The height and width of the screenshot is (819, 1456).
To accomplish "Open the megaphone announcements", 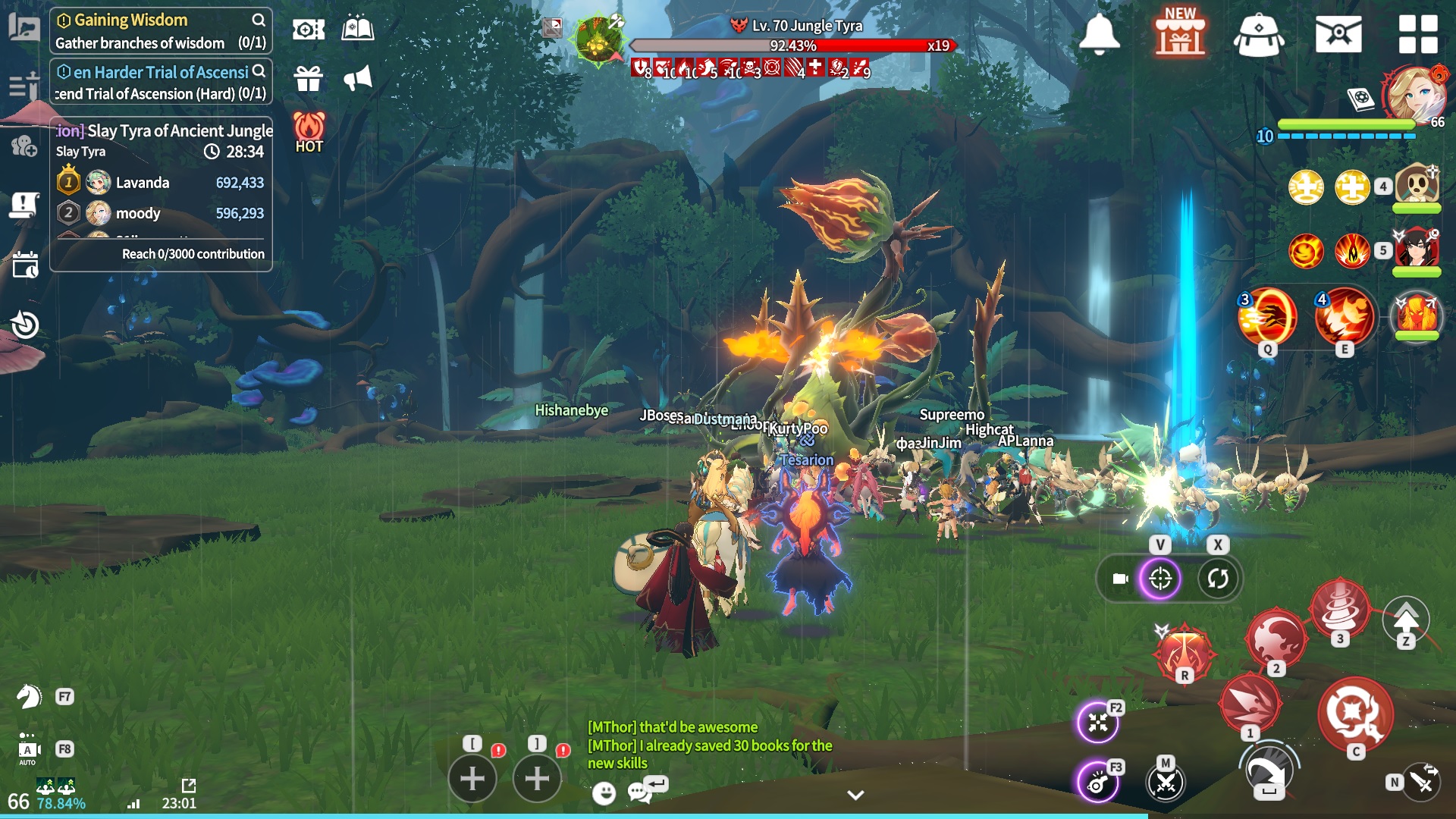I will pos(358,78).
